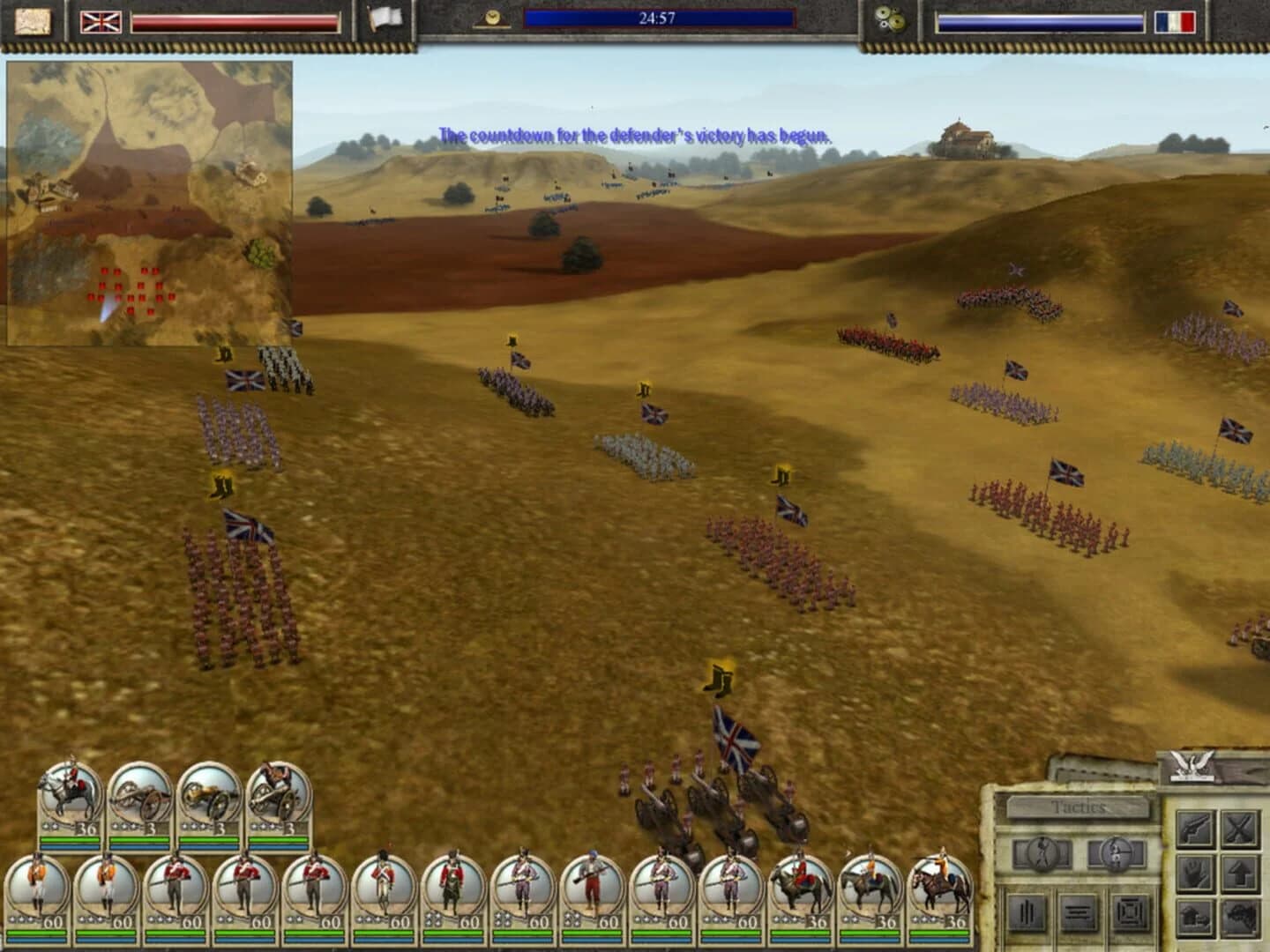Select the garrison building icon
Image resolution: width=1270 pixels, height=952 pixels.
[x=1196, y=917]
